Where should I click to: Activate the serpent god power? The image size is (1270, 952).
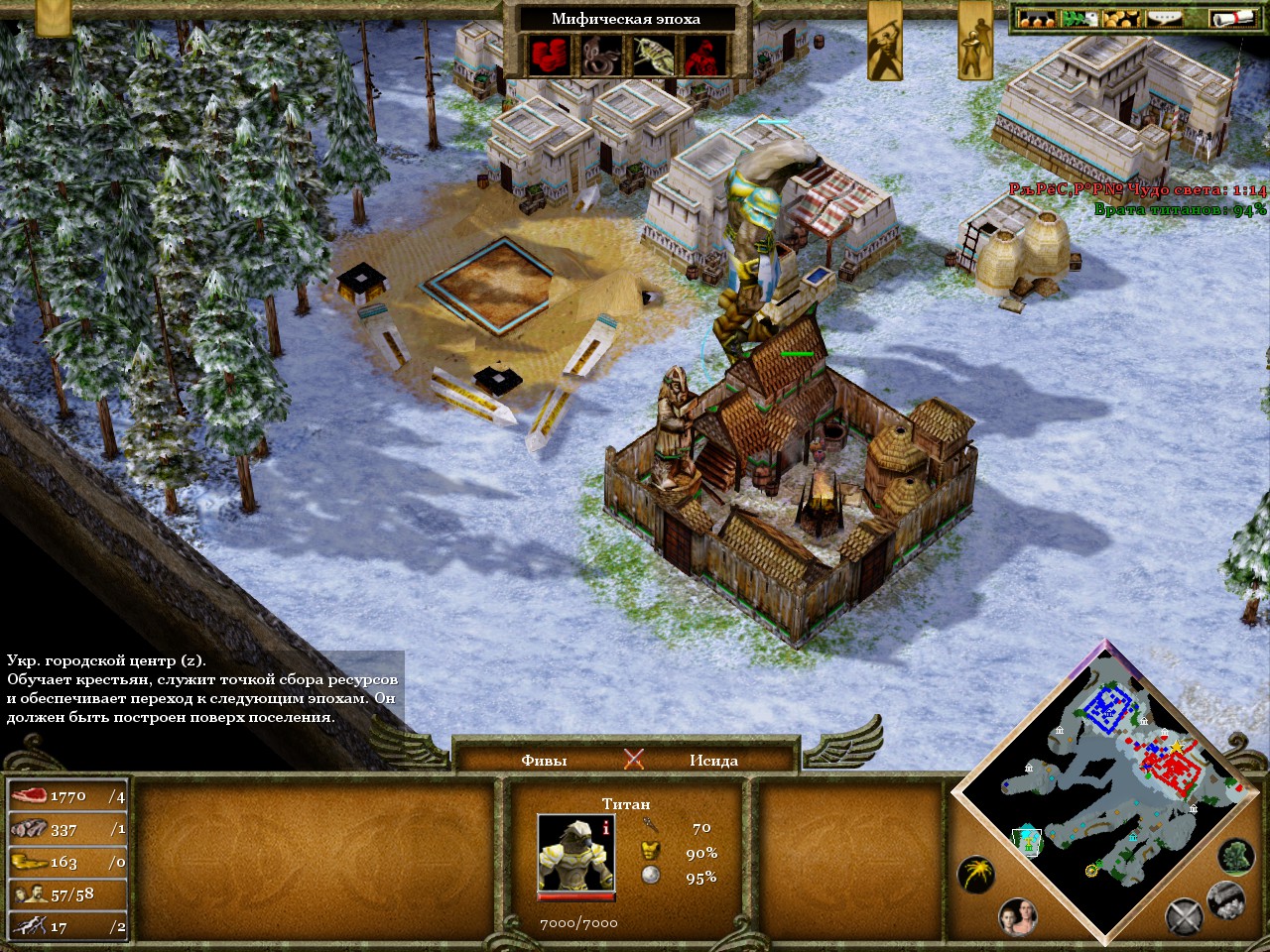(600, 56)
